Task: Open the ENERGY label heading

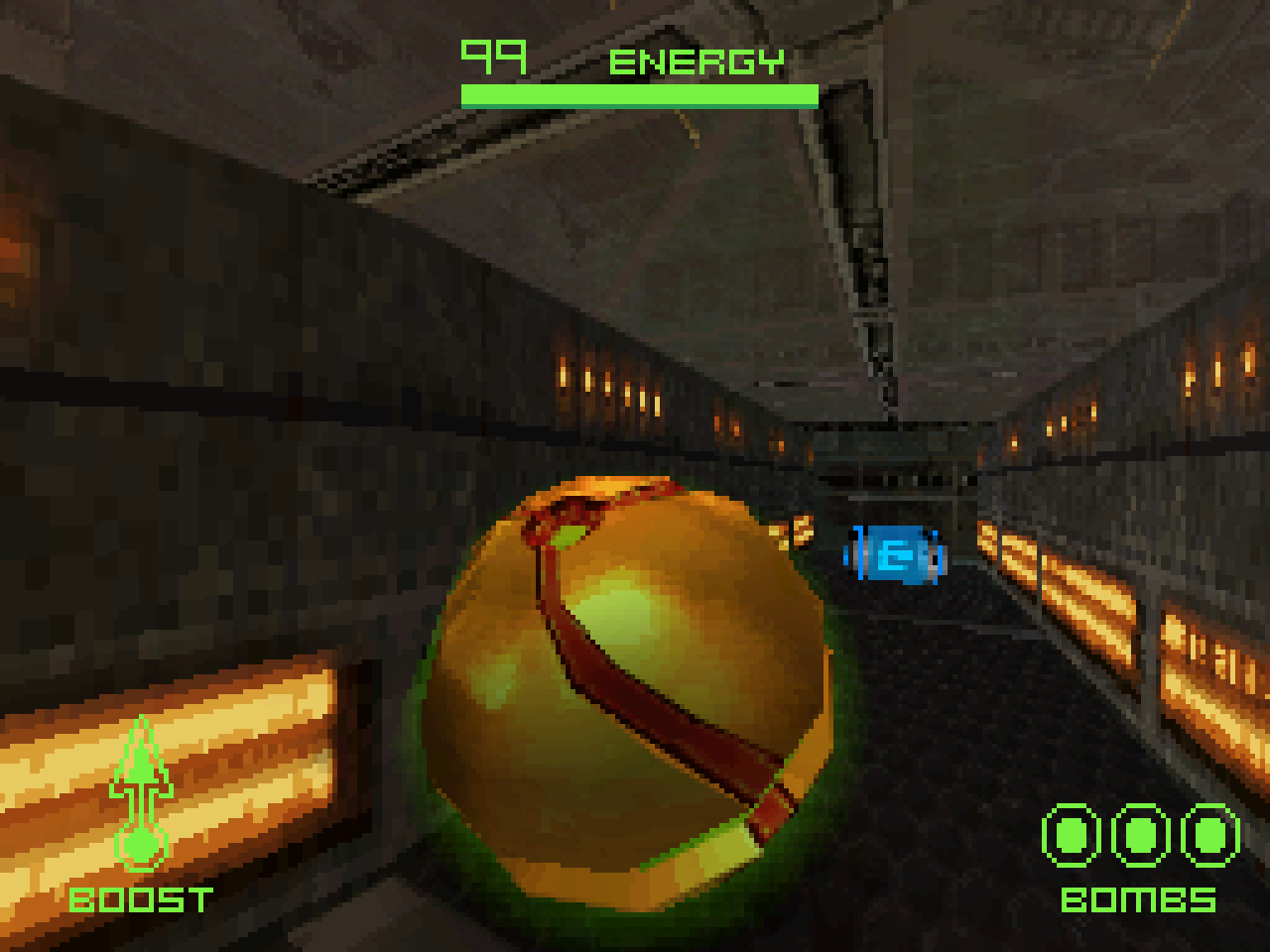Action: click(696, 61)
